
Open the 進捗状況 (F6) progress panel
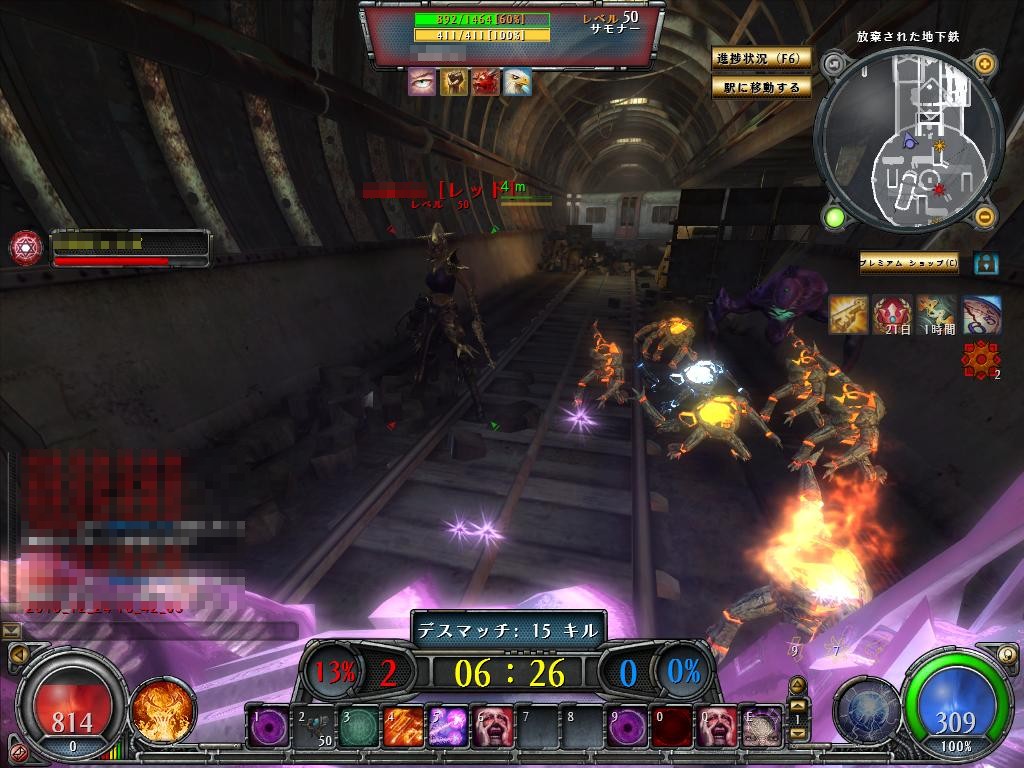click(761, 58)
